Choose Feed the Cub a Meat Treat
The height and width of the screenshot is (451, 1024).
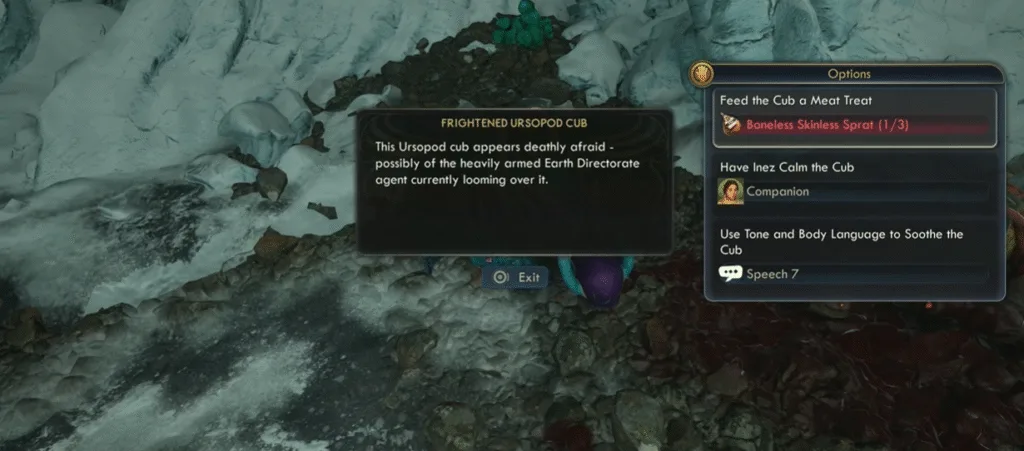tap(853, 116)
